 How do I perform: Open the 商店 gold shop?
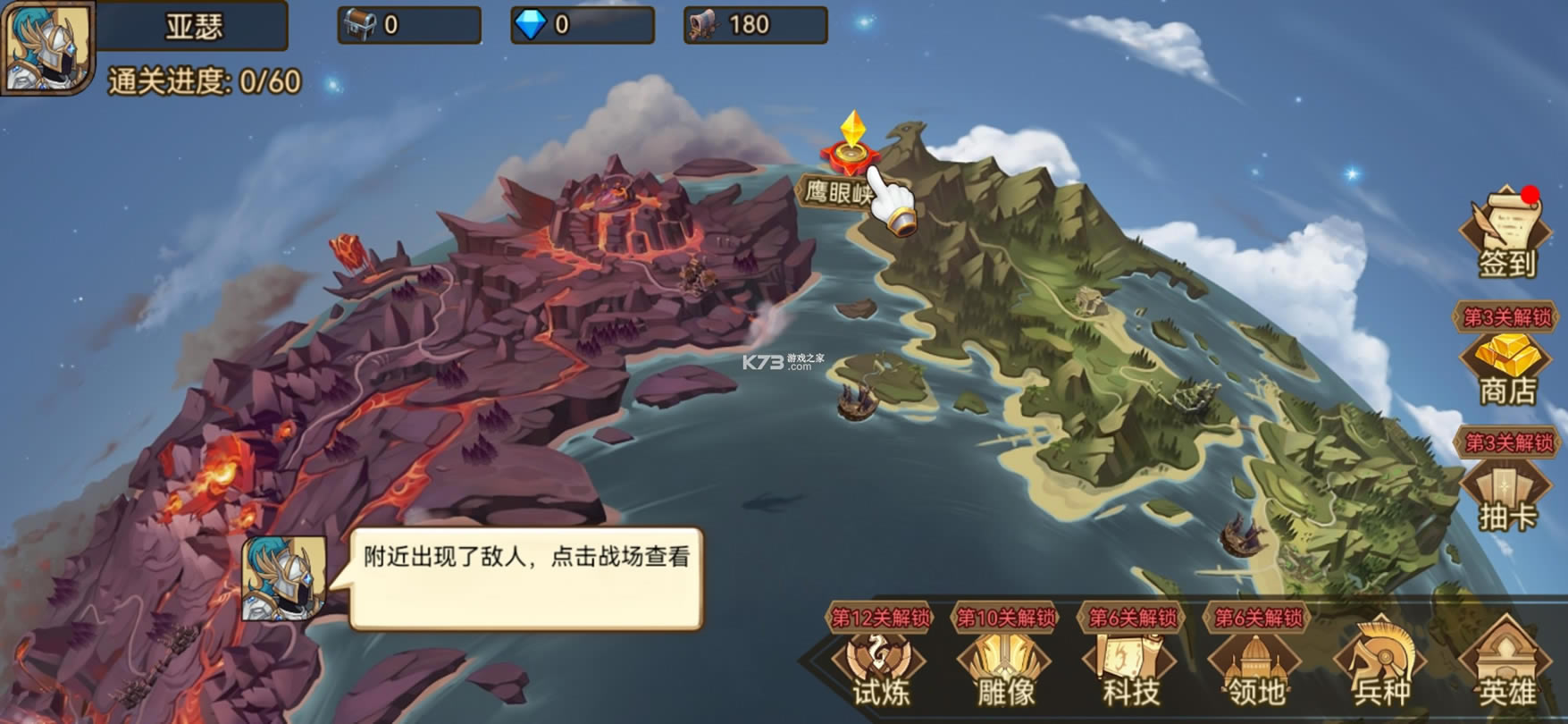[x=1507, y=368]
